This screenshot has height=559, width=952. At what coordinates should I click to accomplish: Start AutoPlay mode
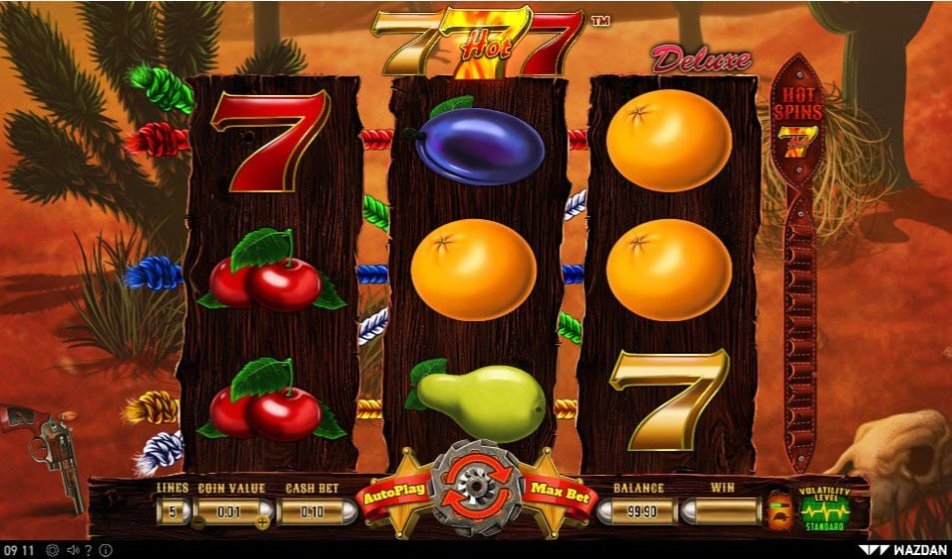pyautogui.click(x=400, y=491)
